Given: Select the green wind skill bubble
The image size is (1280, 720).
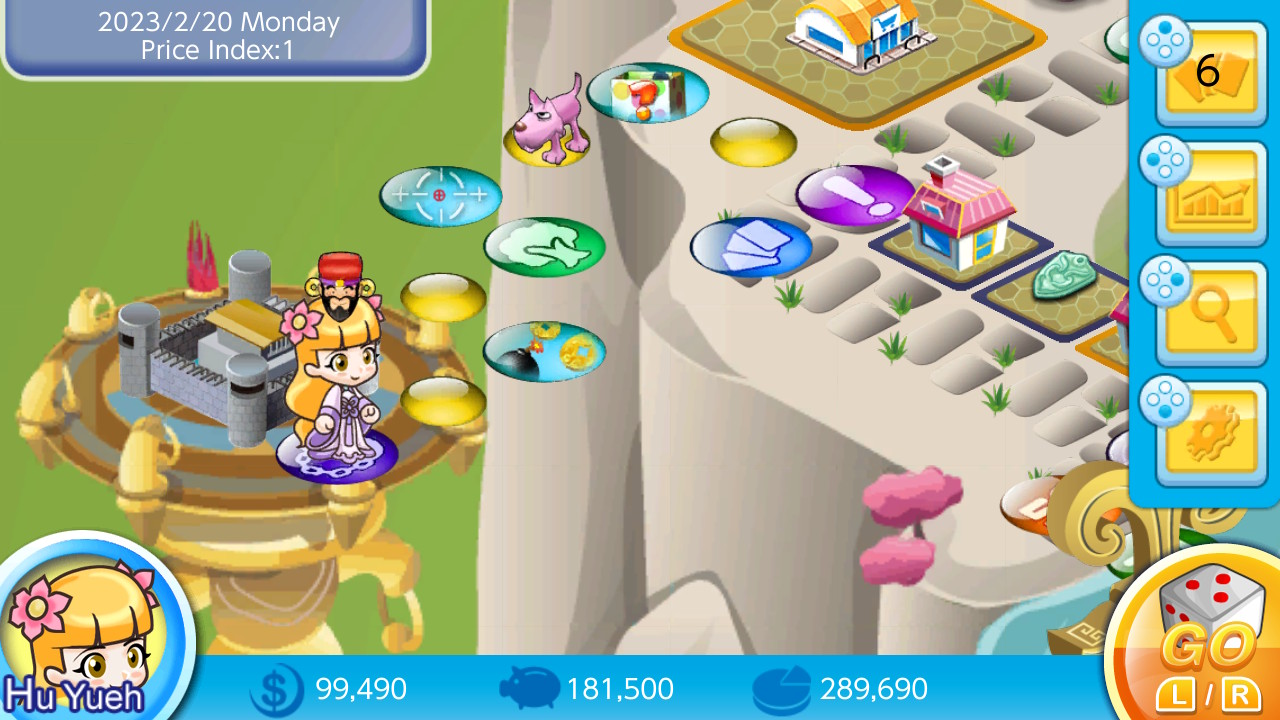Looking at the screenshot, I should pos(545,248).
